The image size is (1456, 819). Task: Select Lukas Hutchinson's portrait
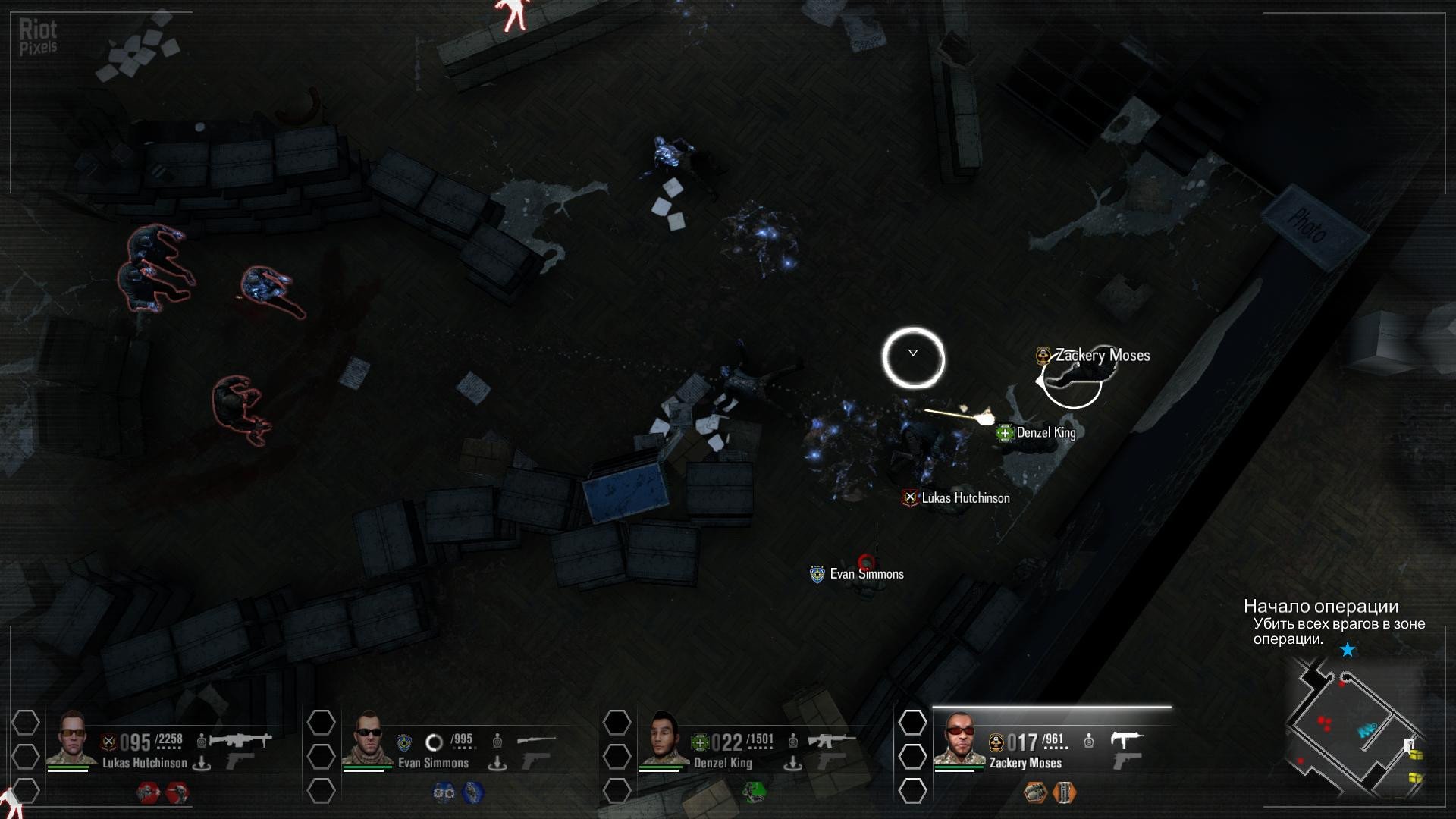point(72,738)
